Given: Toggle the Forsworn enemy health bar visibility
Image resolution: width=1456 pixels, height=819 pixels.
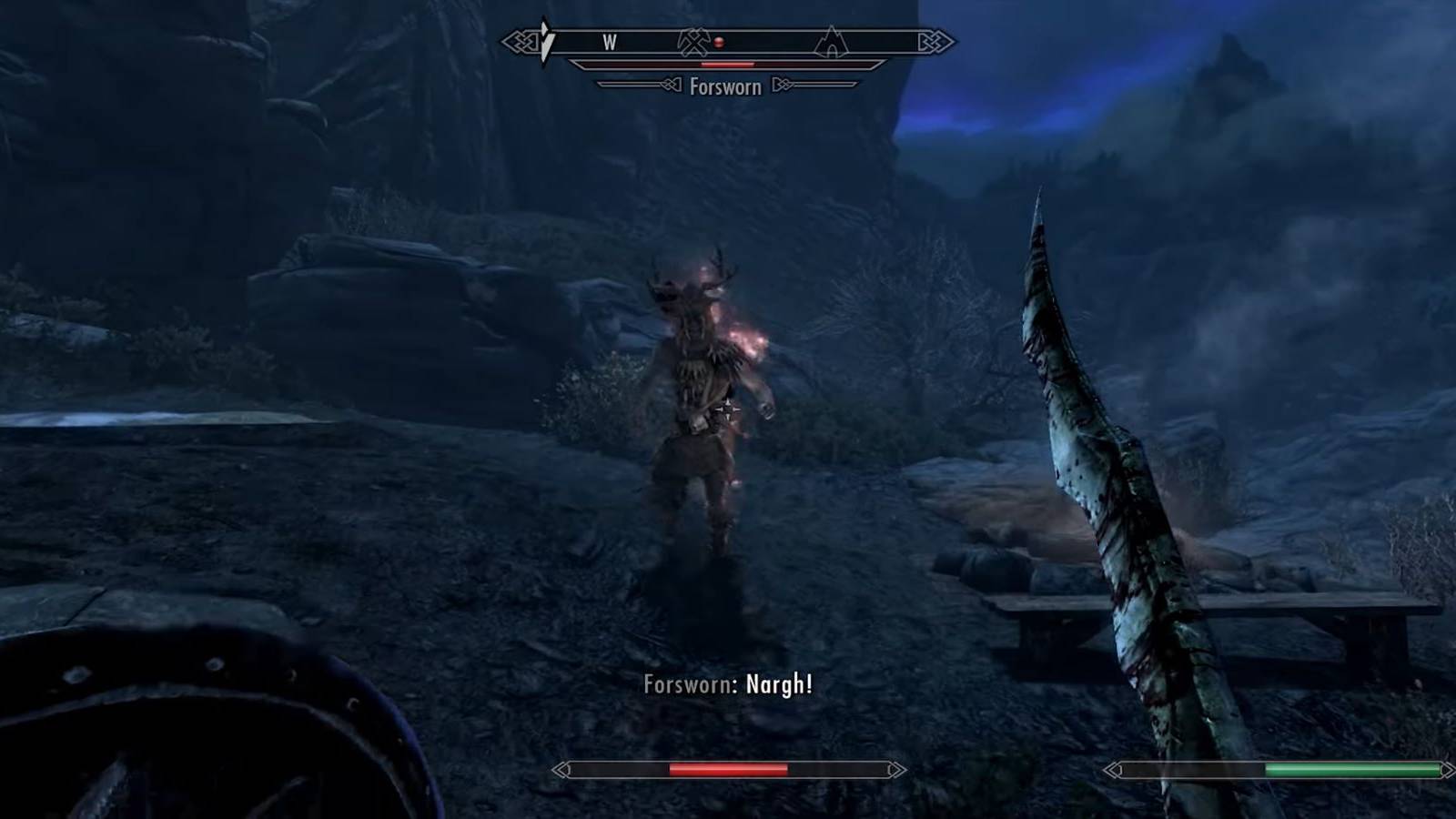Looking at the screenshot, I should 726,65.
